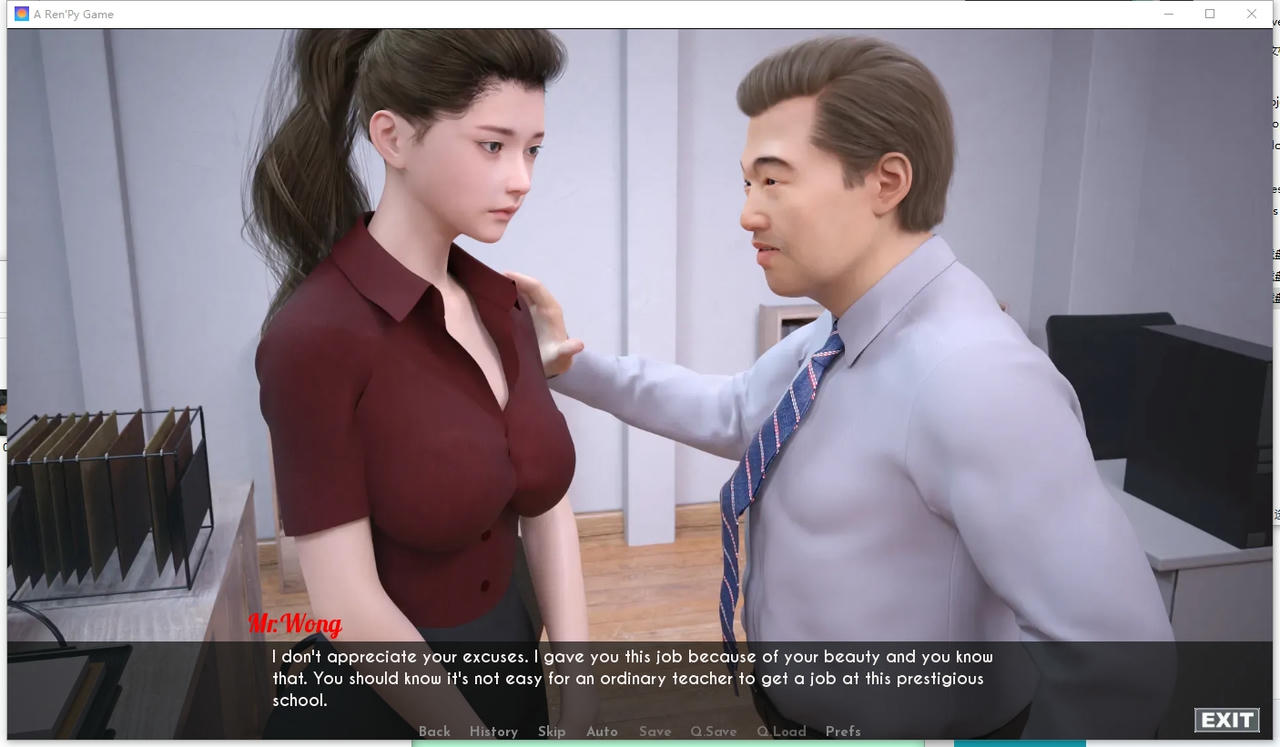Close the Ren'Py game window
Viewport: 1280px width, 747px height.
pos(1251,14)
